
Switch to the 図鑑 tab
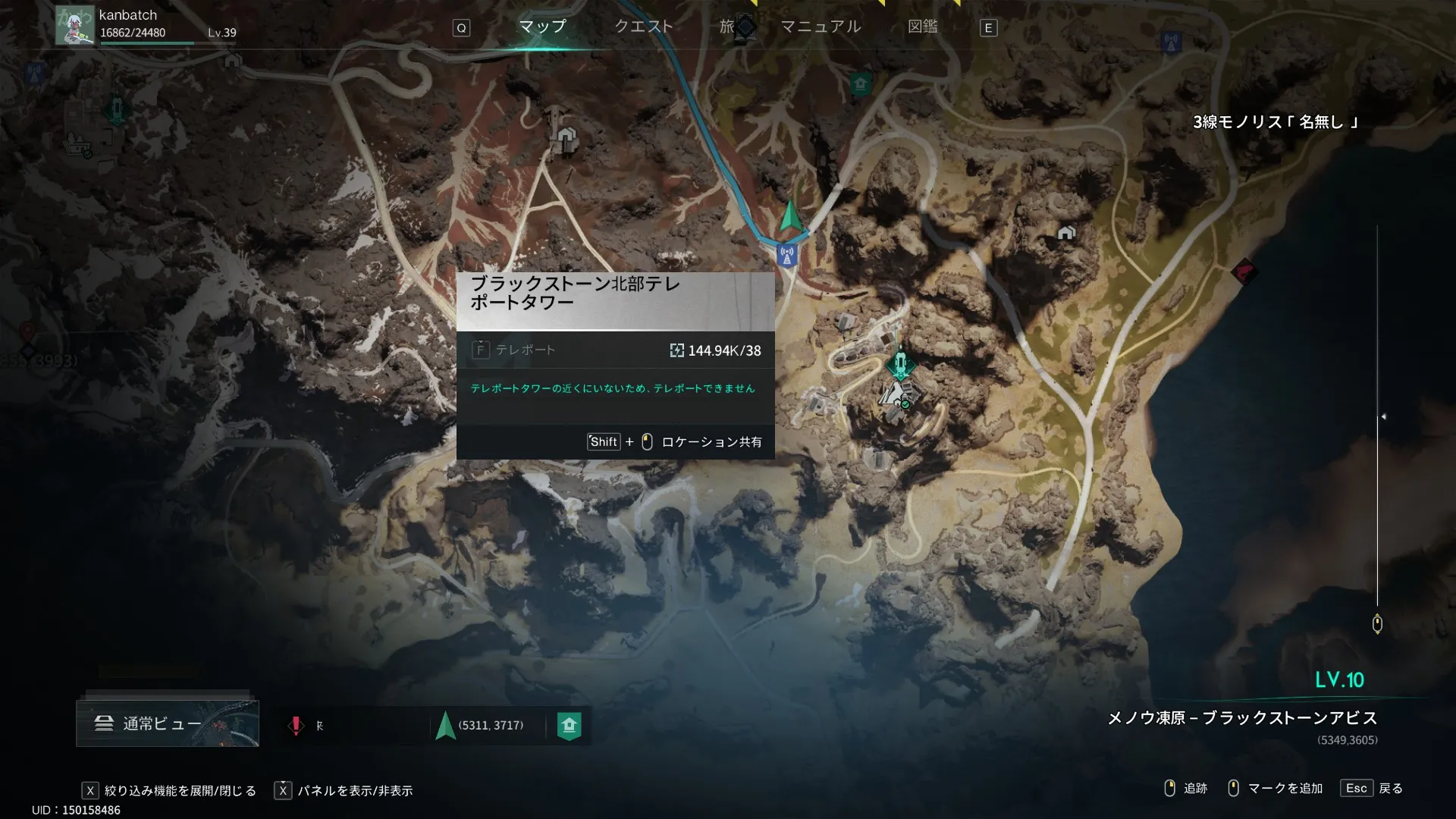(922, 27)
